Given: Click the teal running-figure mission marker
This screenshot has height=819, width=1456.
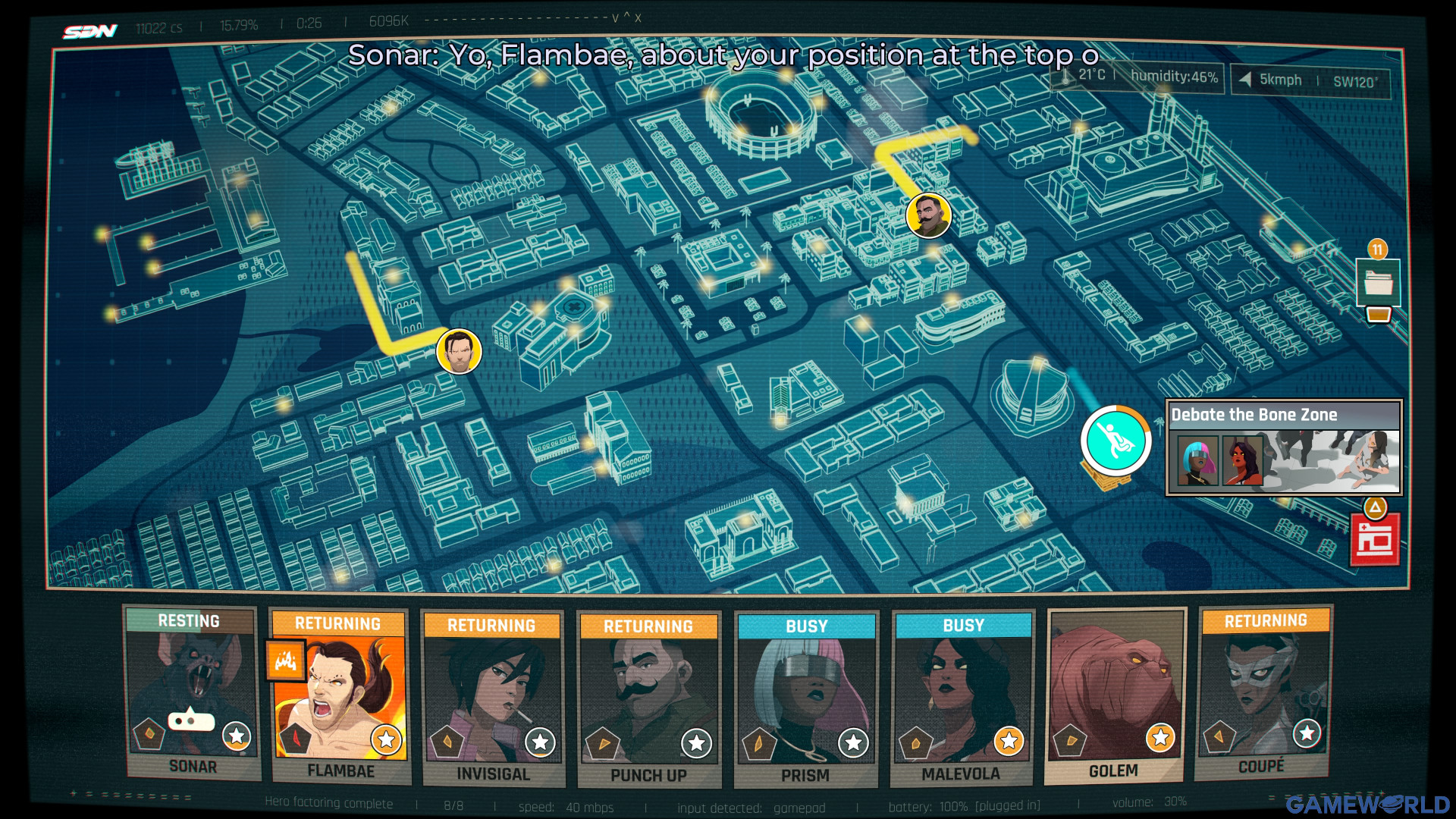Looking at the screenshot, I should (x=1116, y=441).
